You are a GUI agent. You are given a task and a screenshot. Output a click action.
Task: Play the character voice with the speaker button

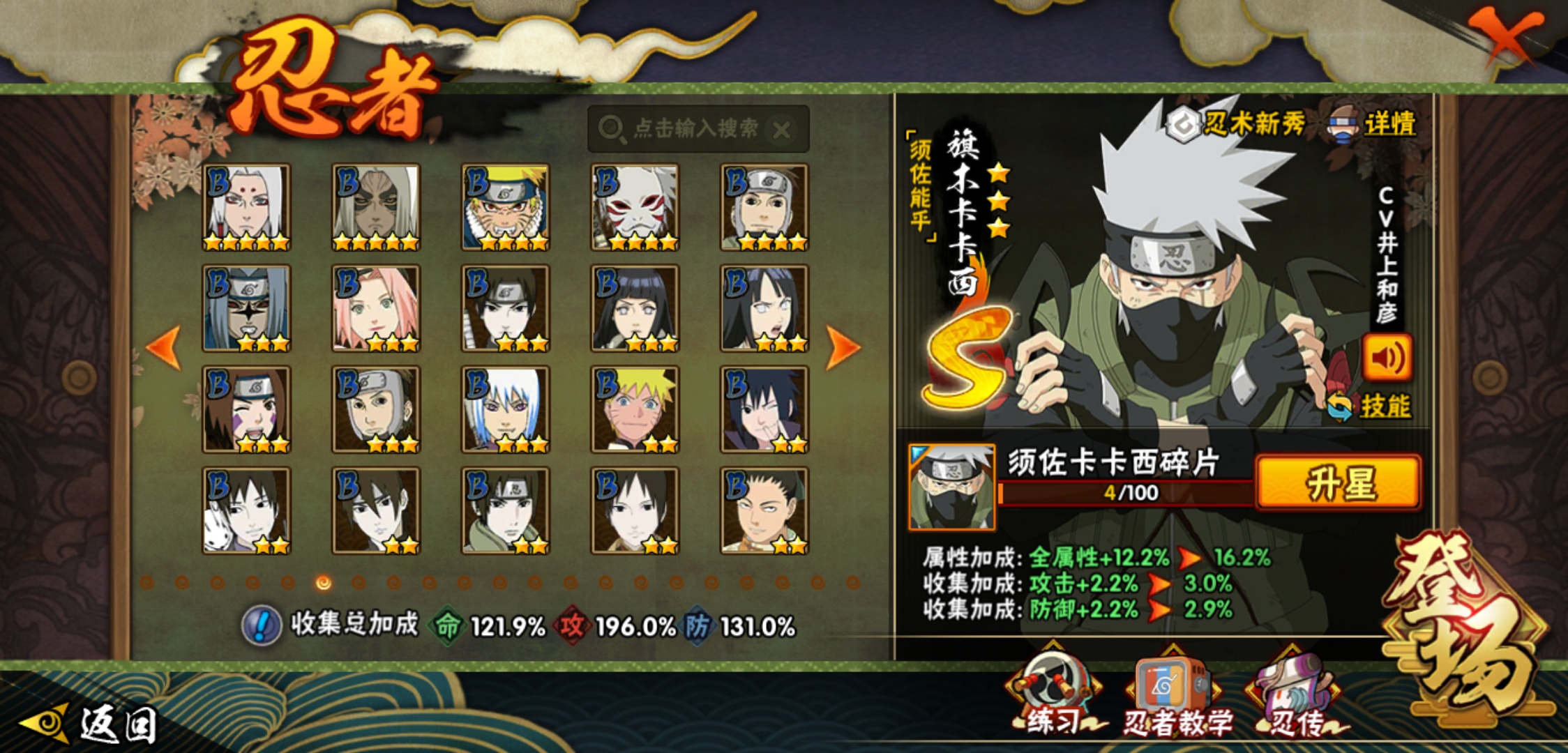1387,358
